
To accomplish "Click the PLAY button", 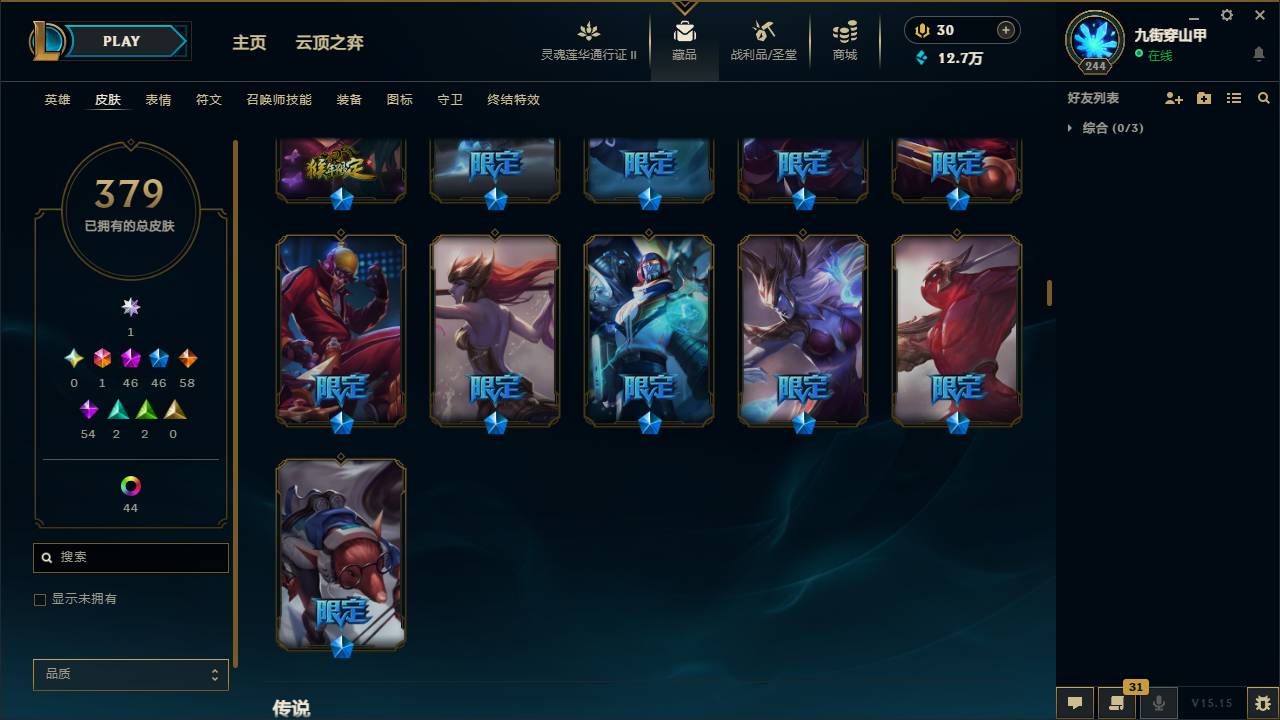I will 121,41.
